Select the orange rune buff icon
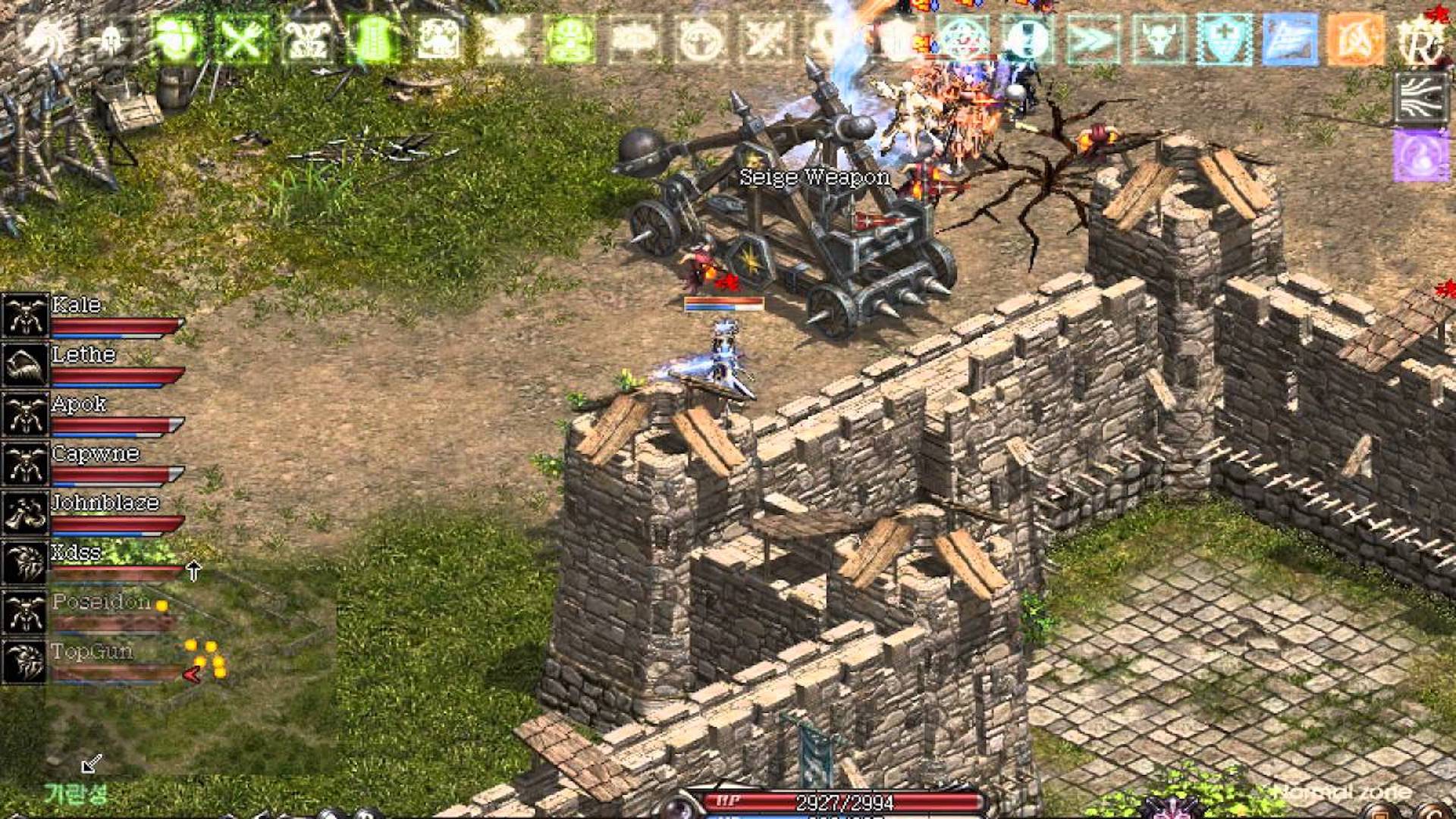The width and height of the screenshot is (1456, 819). [1354, 38]
